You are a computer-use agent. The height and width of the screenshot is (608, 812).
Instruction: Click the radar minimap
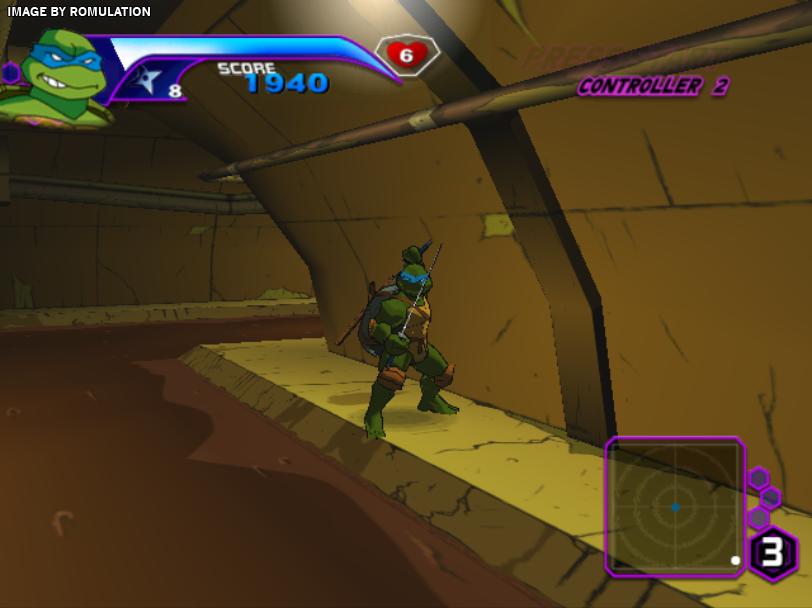675,507
